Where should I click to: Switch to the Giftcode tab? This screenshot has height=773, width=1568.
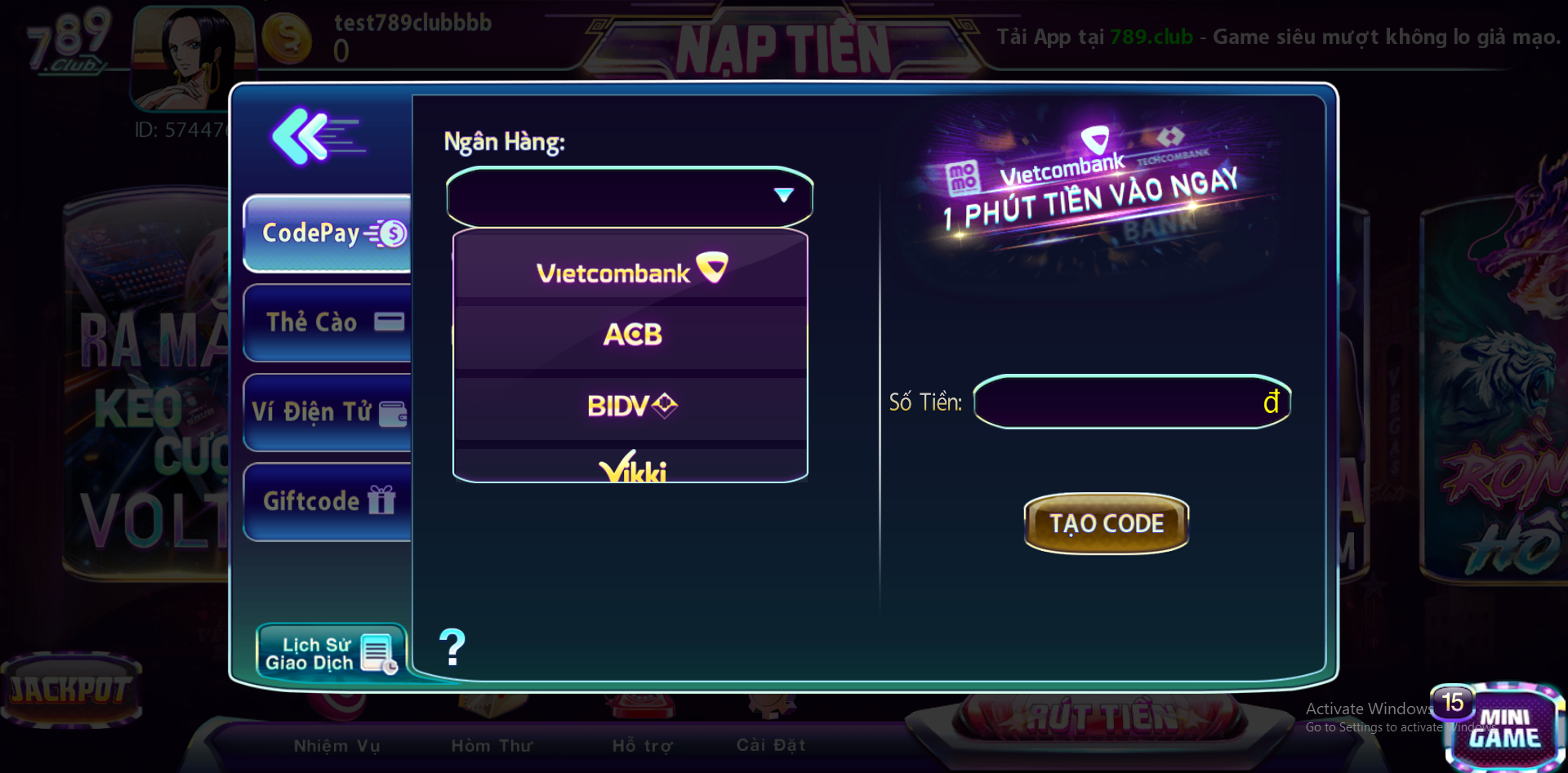click(328, 501)
